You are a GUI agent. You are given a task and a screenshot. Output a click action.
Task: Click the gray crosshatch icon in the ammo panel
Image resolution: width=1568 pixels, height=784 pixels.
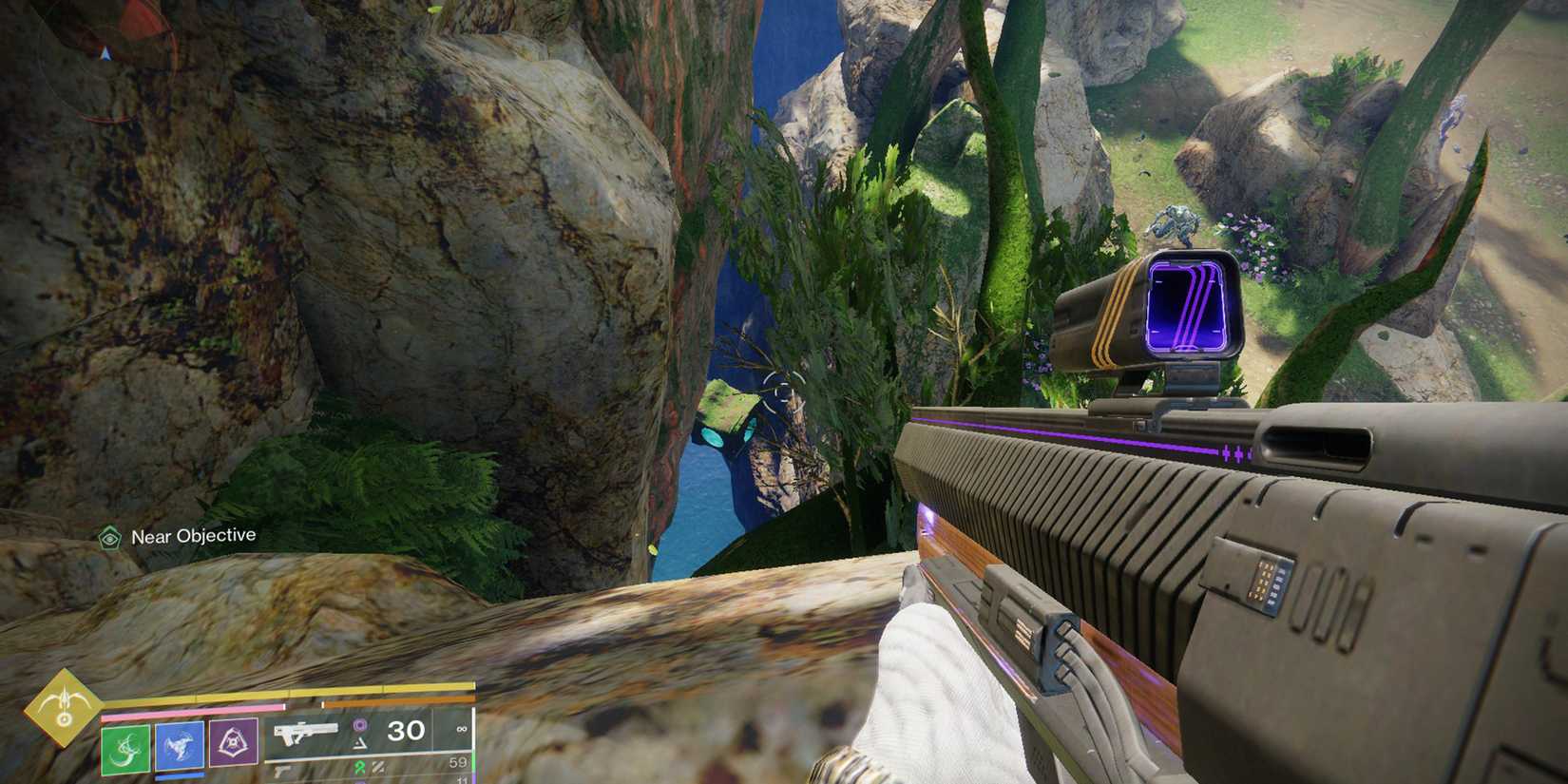click(x=378, y=767)
